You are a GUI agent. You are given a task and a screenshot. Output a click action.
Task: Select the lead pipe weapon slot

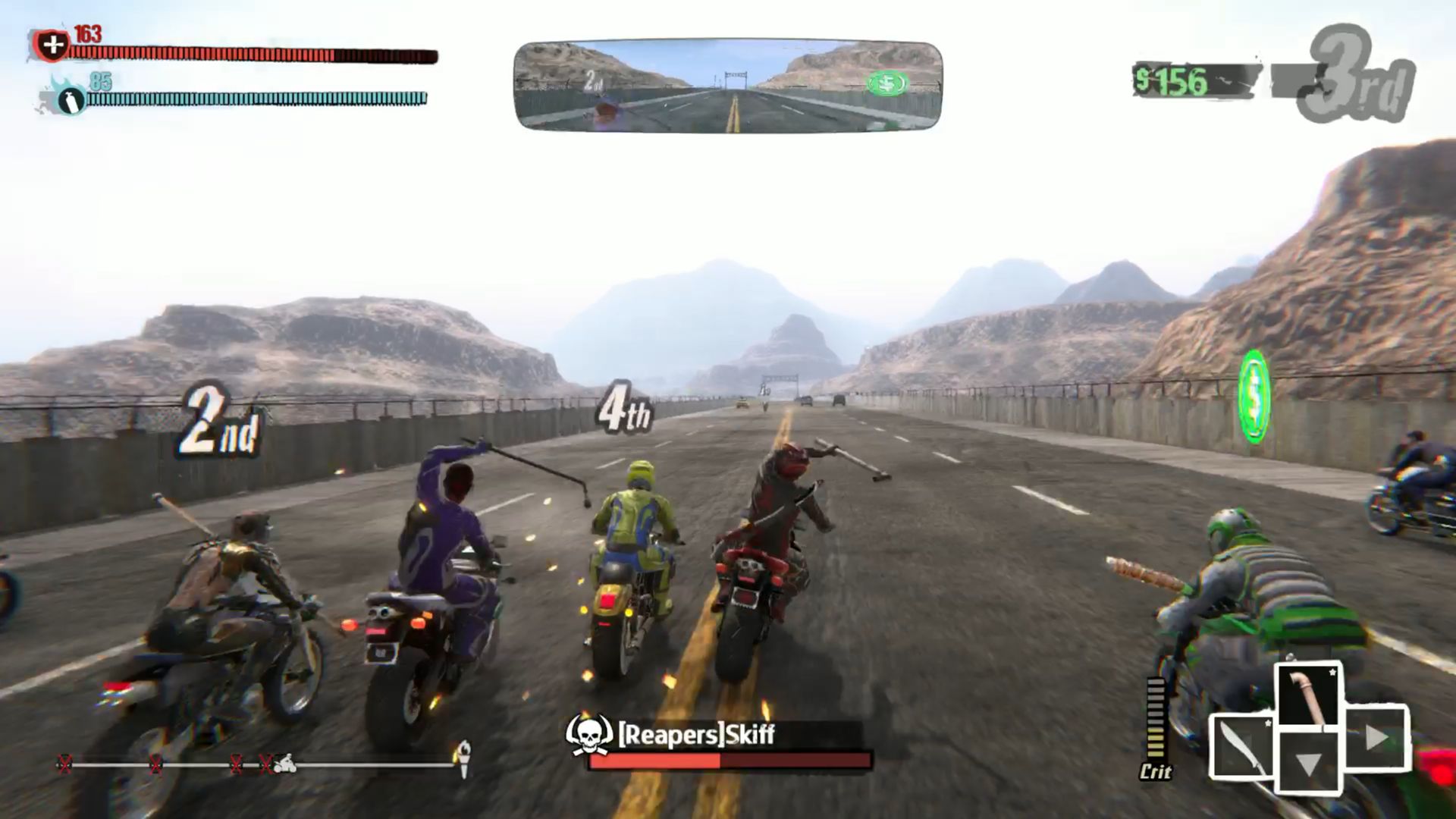pyautogui.click(x=1309, y=695)
